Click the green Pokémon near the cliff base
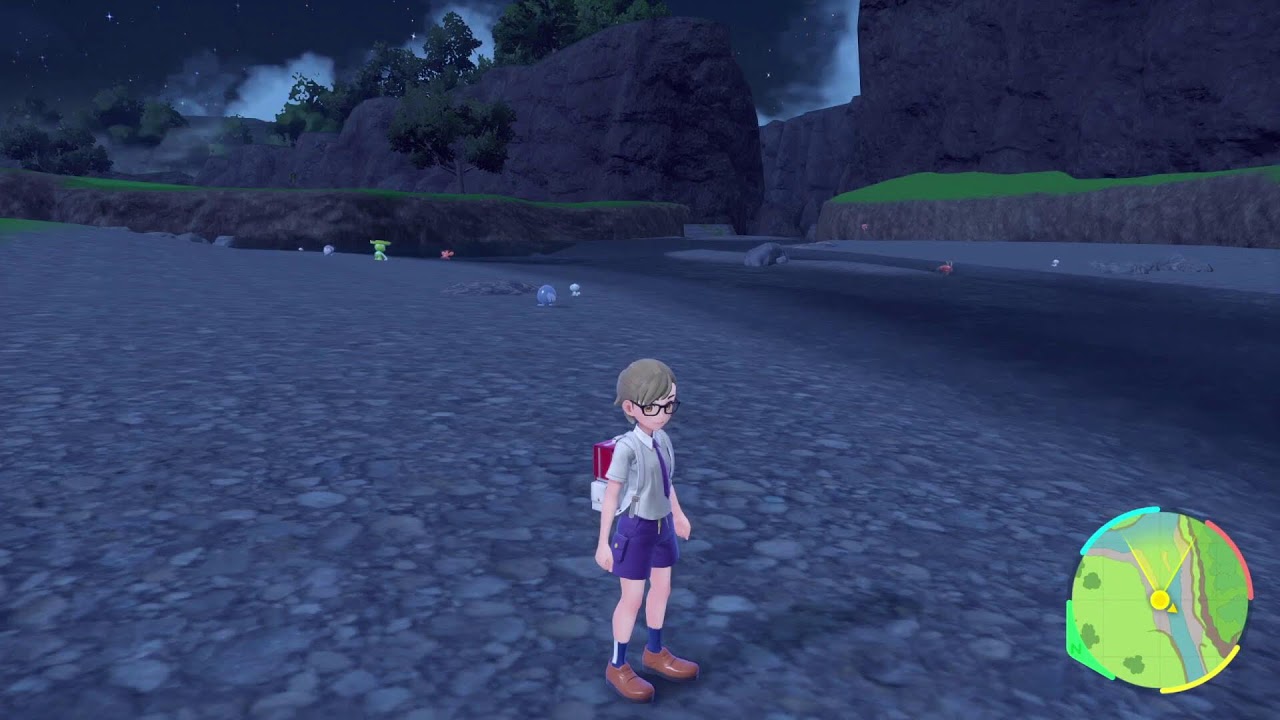Screen dimensions: 1280x720 [x=378, y=250]
